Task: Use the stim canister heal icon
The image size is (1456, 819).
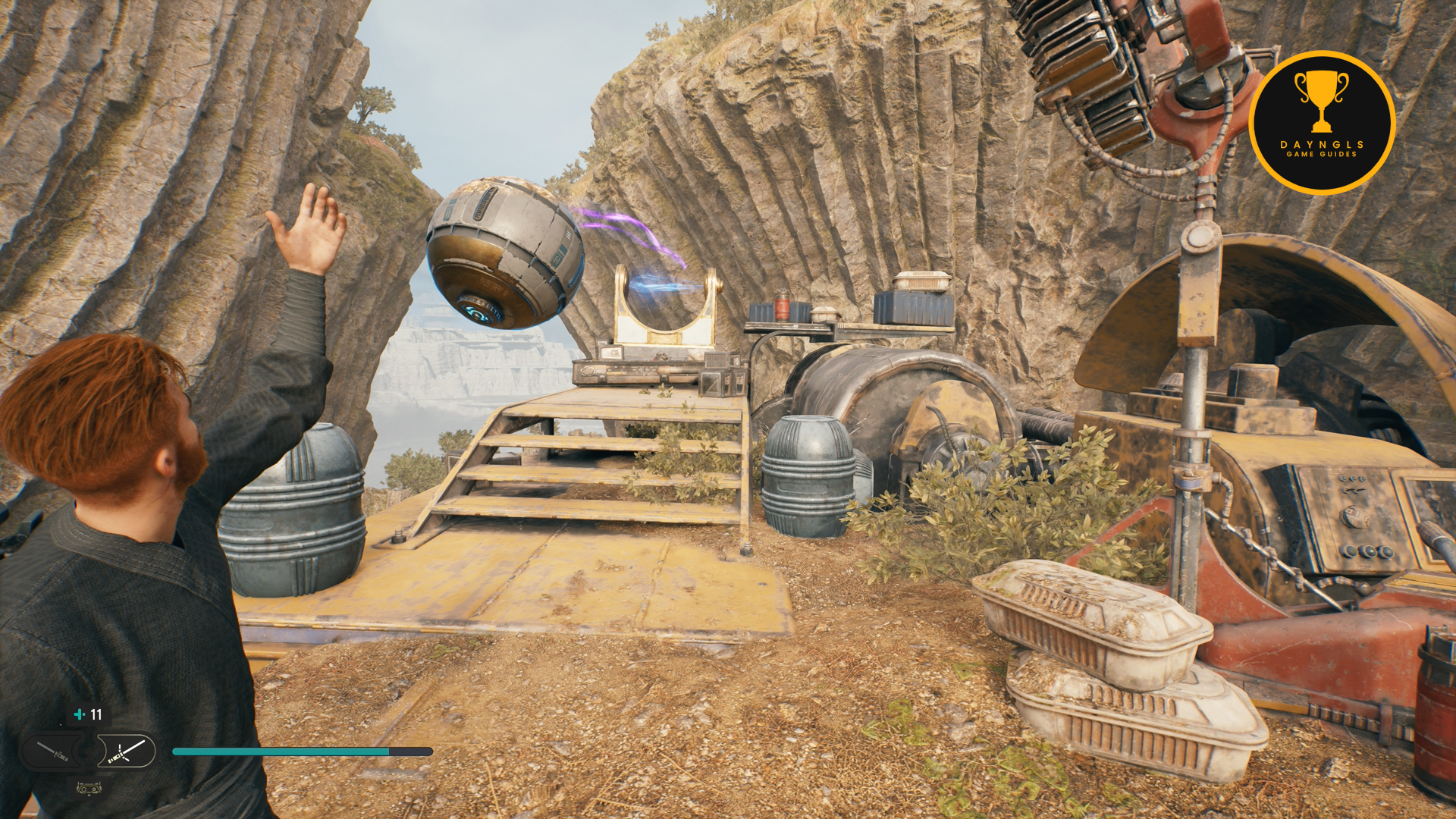Action: point(79,714)
